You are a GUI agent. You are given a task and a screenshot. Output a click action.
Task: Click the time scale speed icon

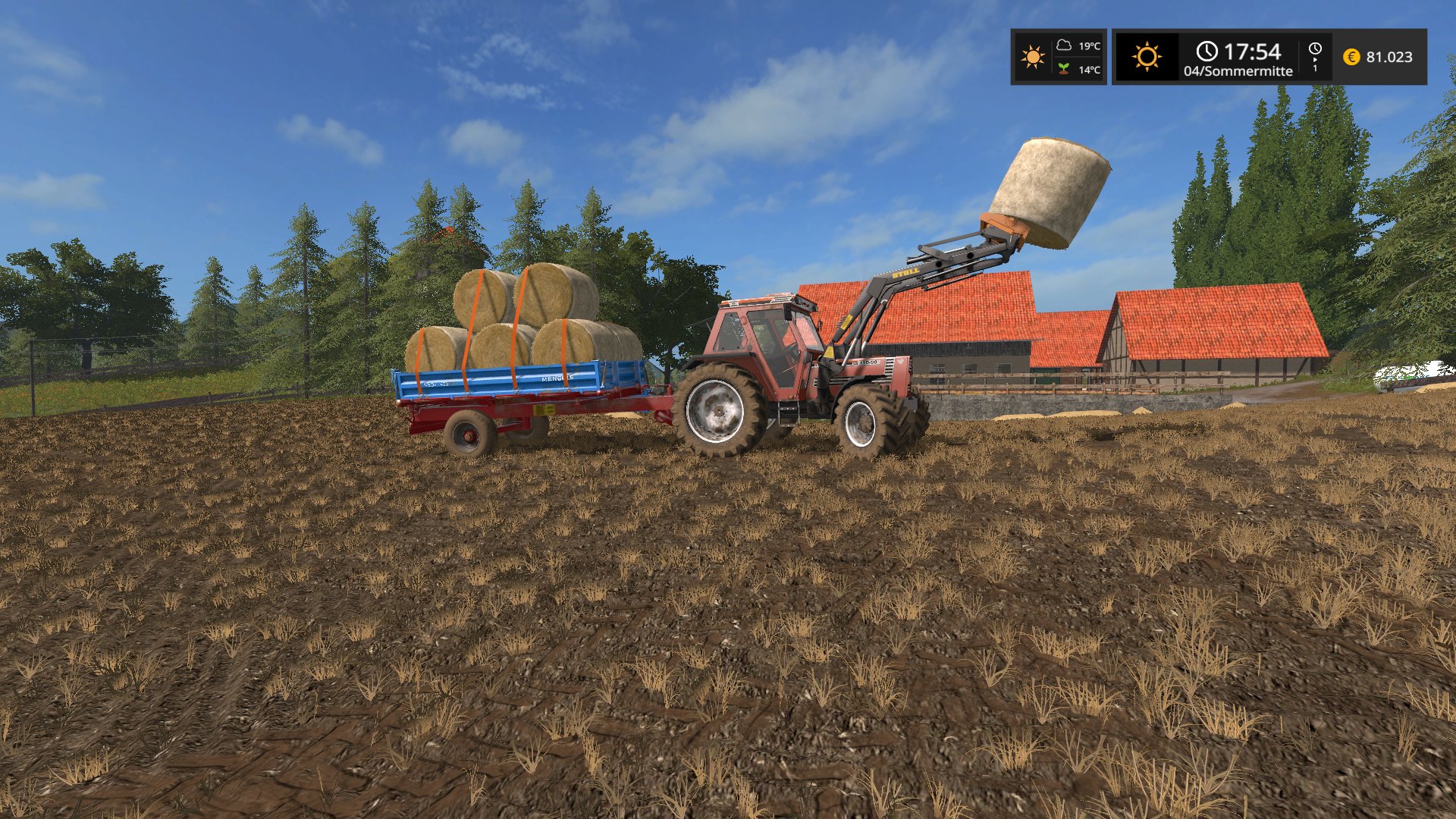1315,56
